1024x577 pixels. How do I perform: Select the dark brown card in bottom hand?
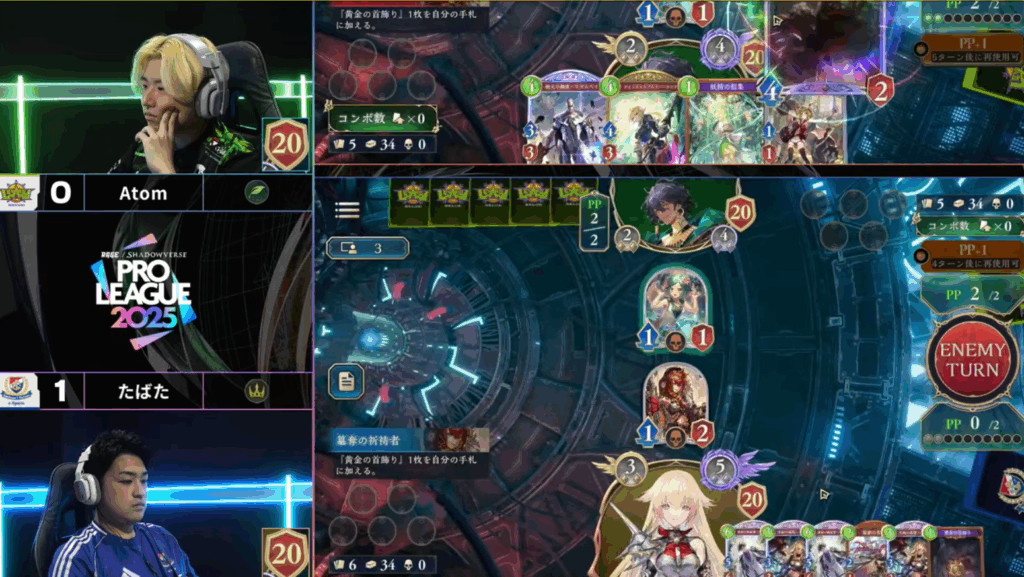[959, 551]
